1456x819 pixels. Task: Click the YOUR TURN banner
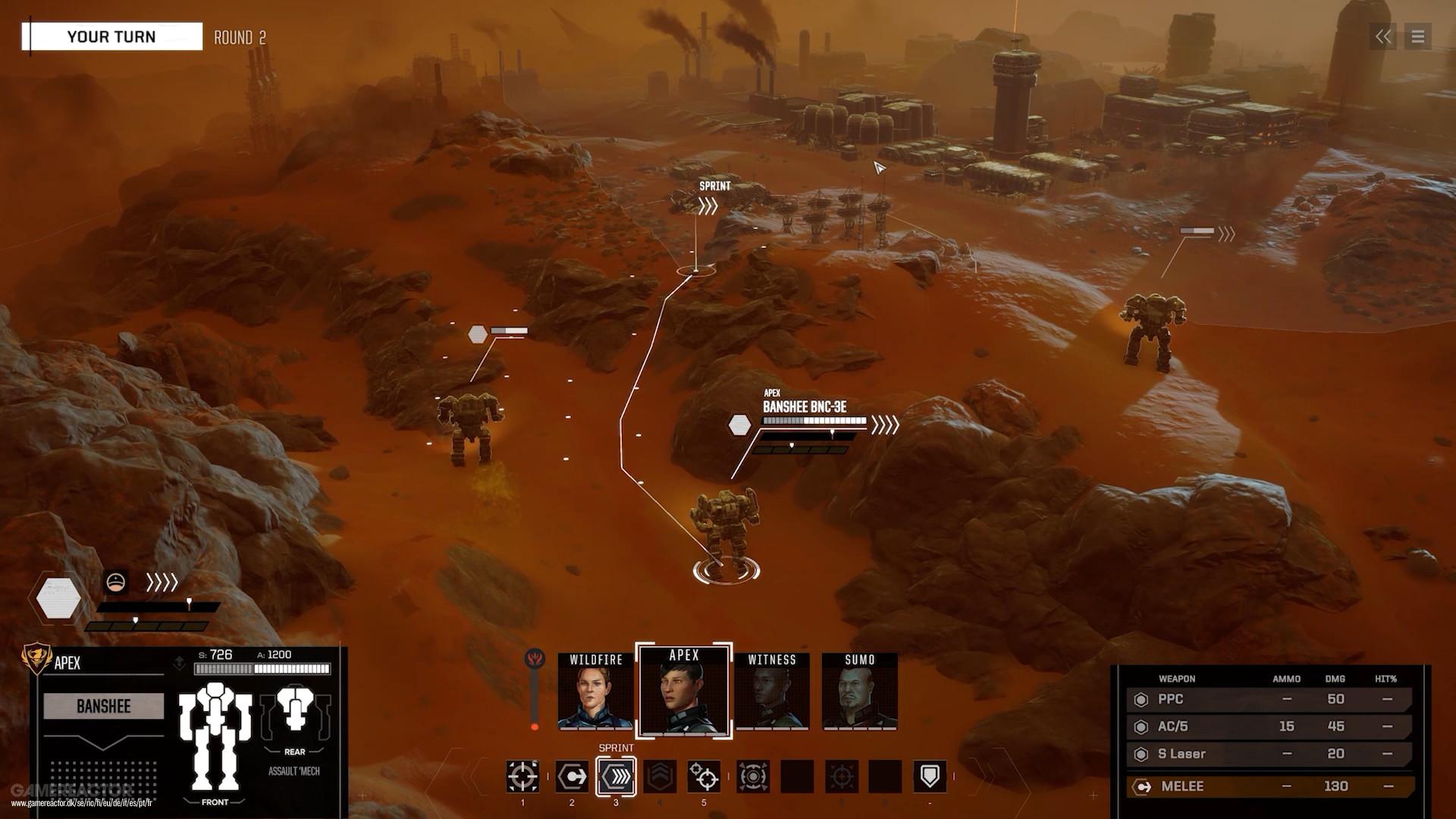[112, 36]
